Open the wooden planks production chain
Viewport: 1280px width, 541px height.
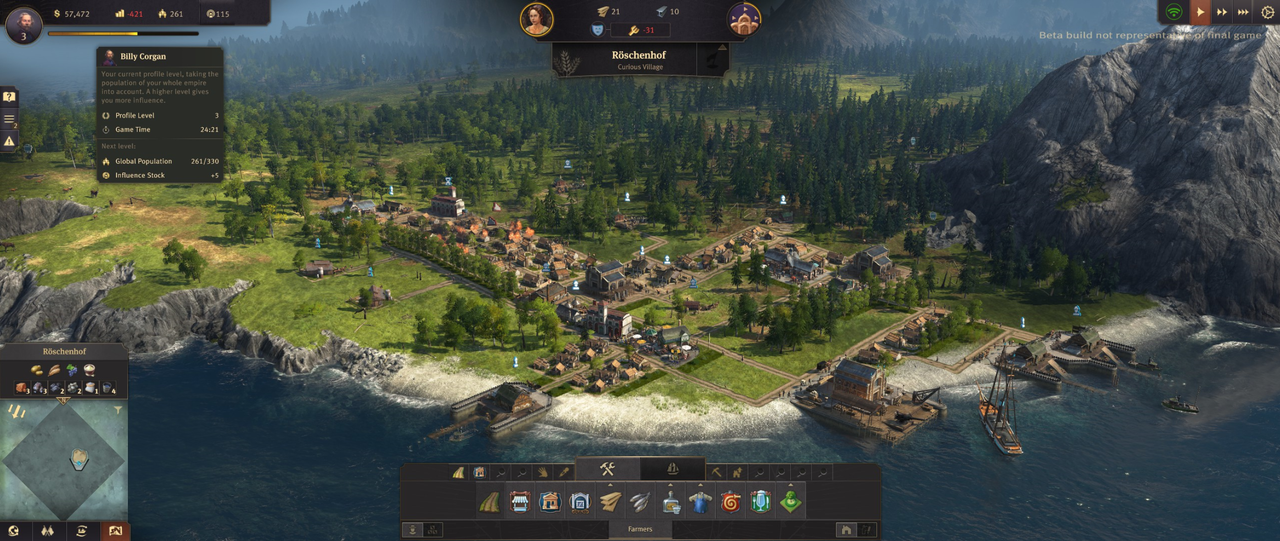tap(610, 502)
